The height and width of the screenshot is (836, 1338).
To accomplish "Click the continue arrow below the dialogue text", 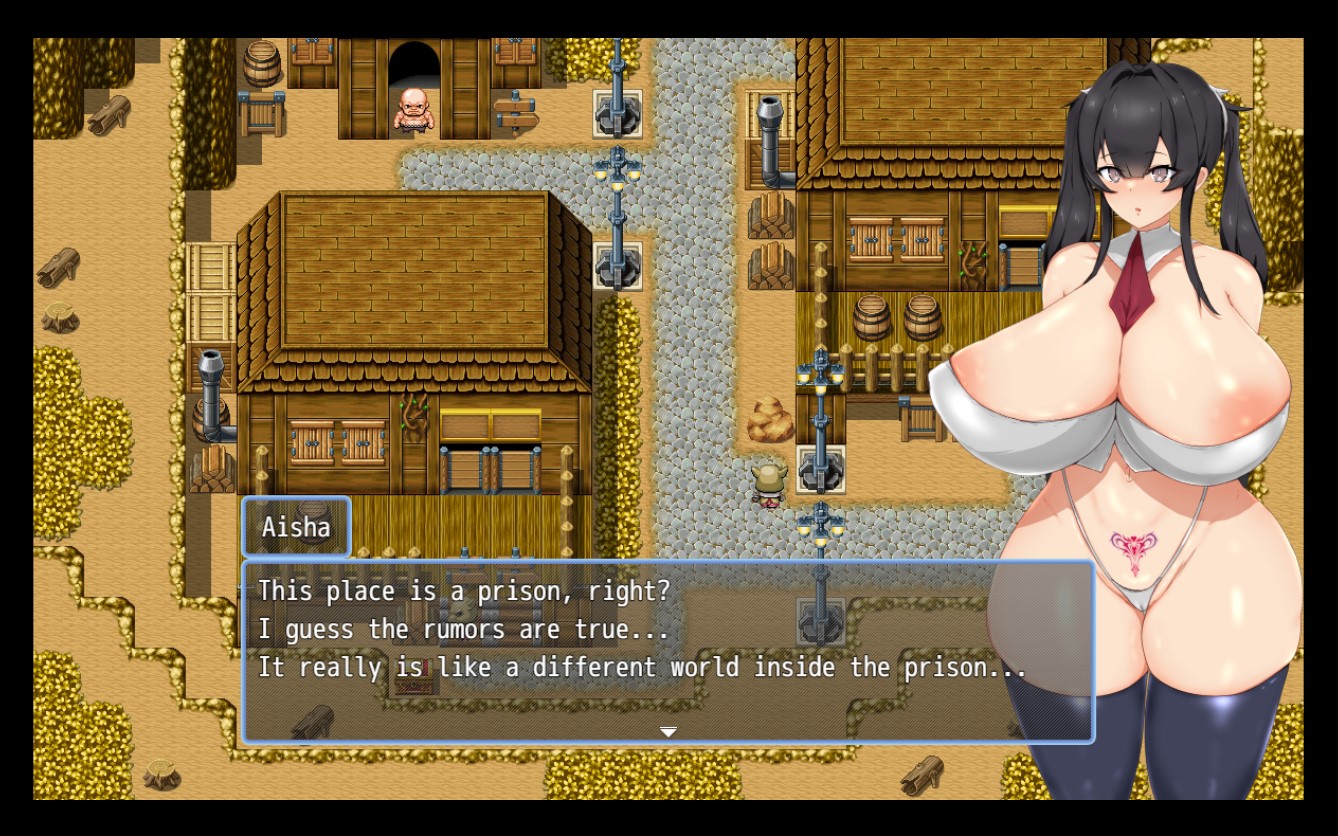I will pos(668,731).
